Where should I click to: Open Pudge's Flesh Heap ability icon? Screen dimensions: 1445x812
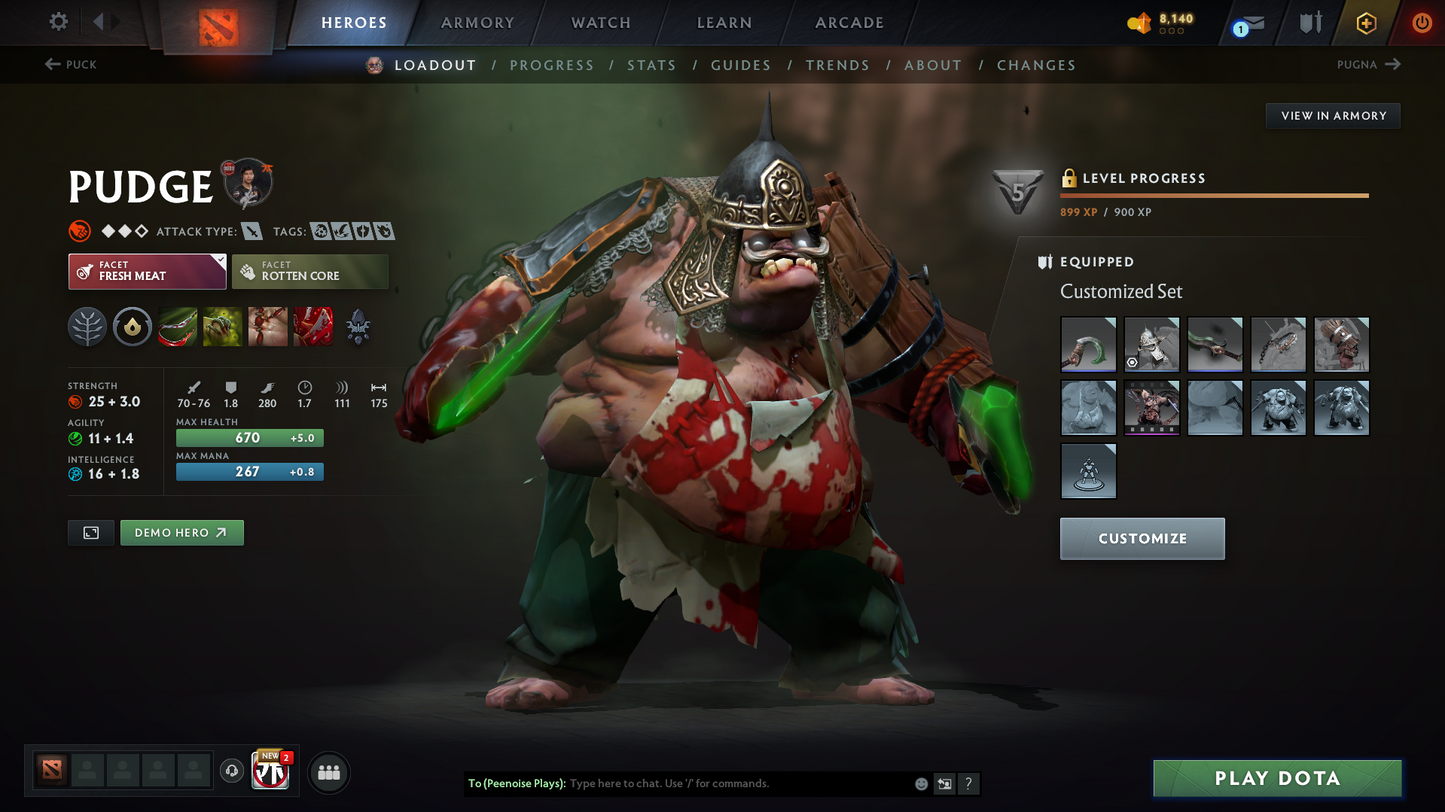pos(267,326)
